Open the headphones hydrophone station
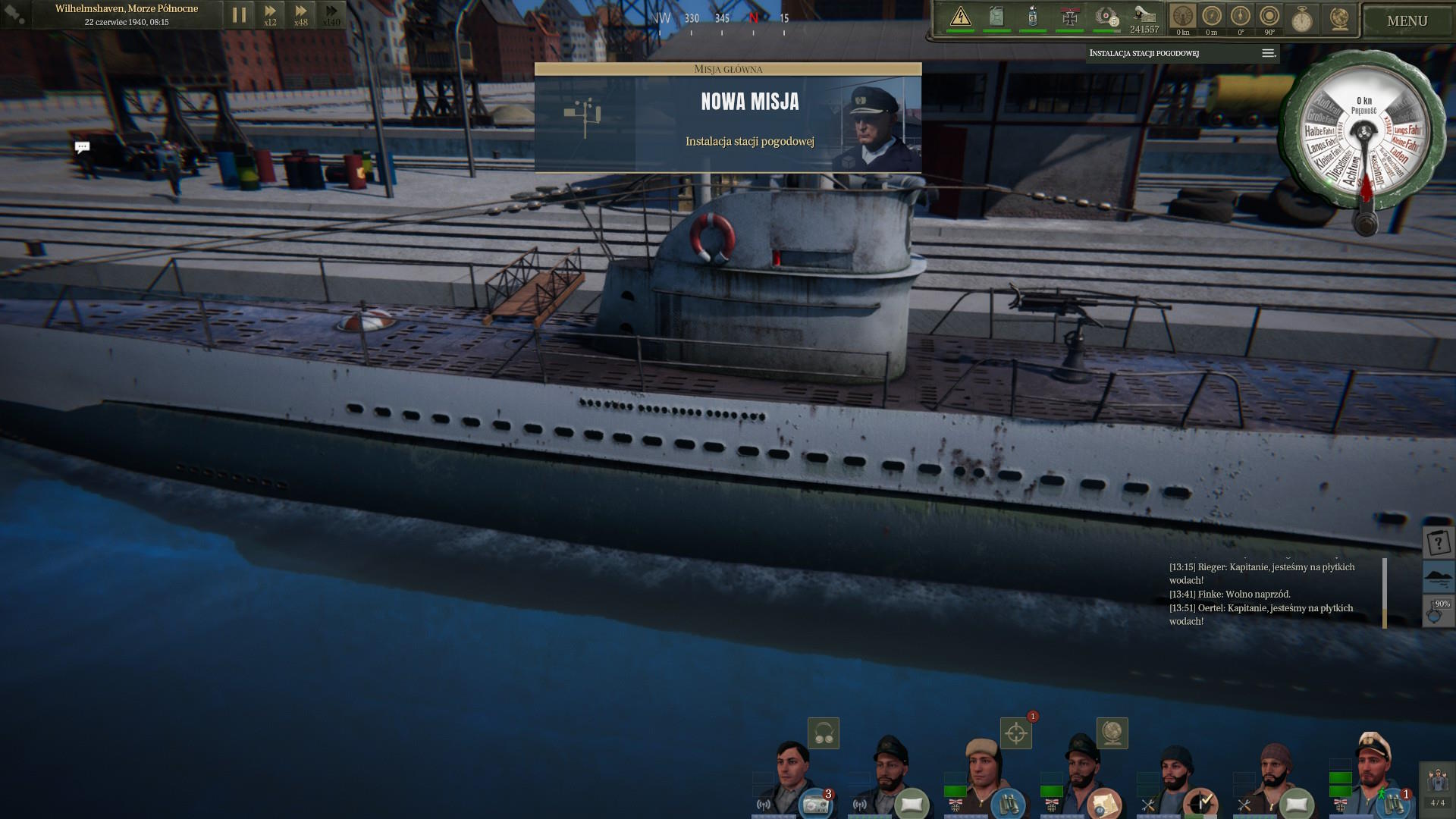 tap(823, 733)
